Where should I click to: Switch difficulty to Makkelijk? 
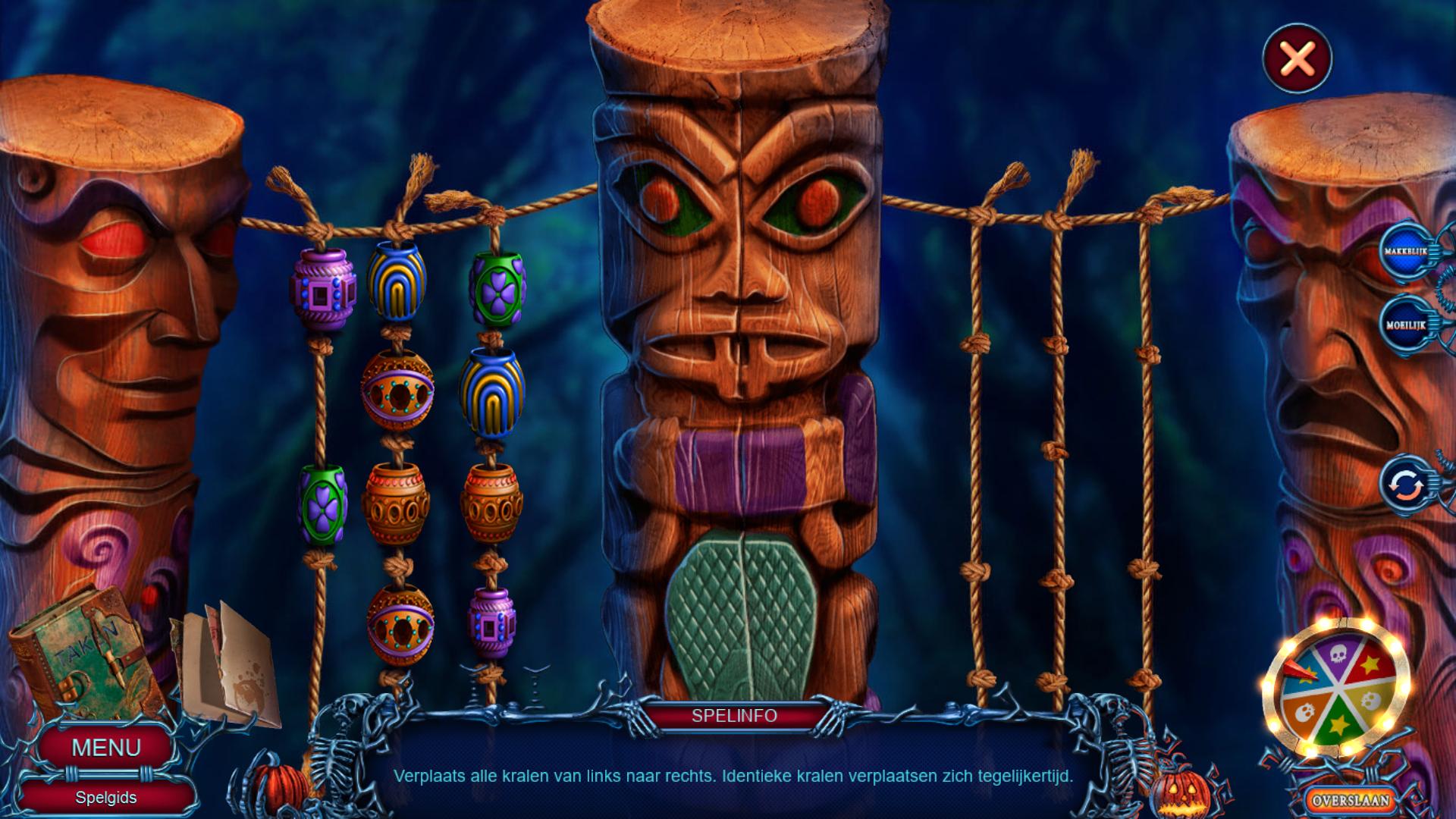click(1405, 251)
